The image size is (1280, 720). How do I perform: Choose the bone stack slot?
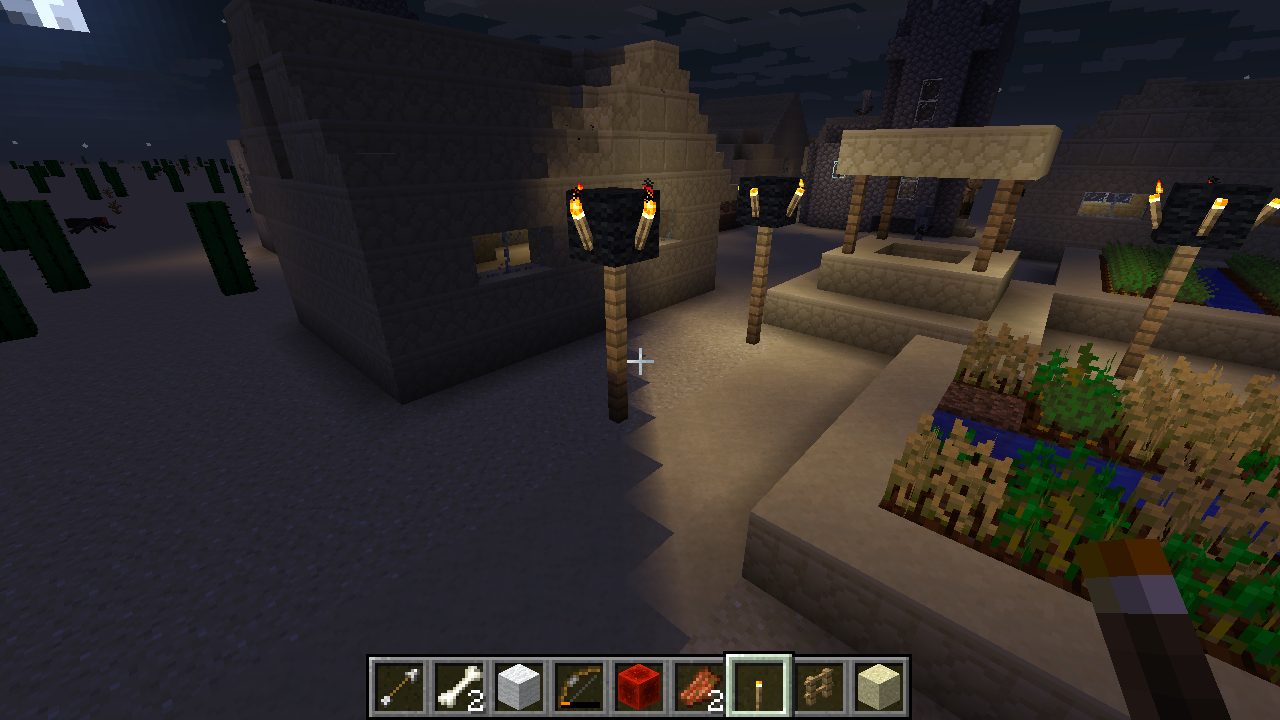click(460, 687)
